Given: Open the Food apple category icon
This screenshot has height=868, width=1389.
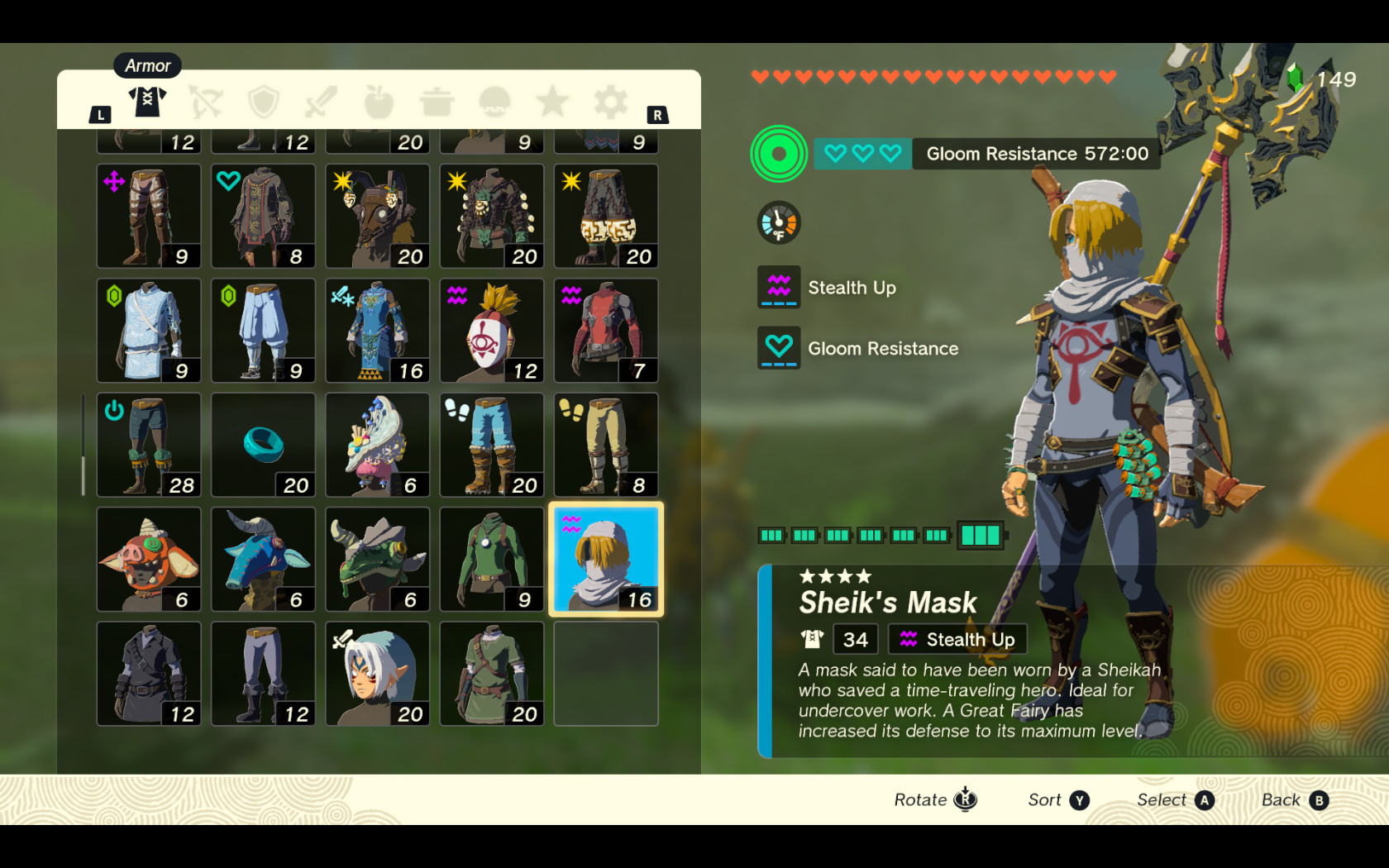Looking at the screenshot, I should coord(378,101).
